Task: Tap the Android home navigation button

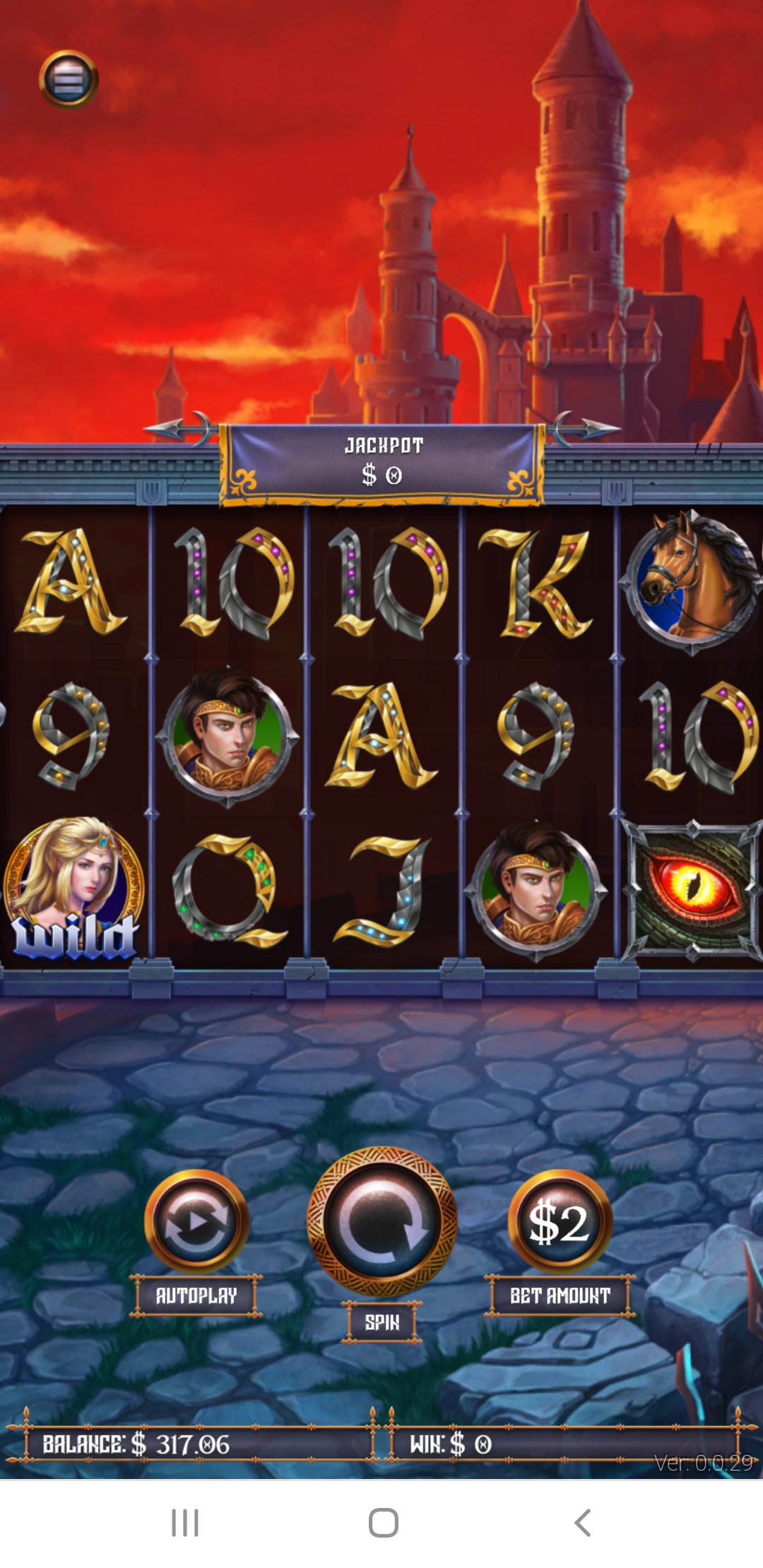Action: (383, 1523)
